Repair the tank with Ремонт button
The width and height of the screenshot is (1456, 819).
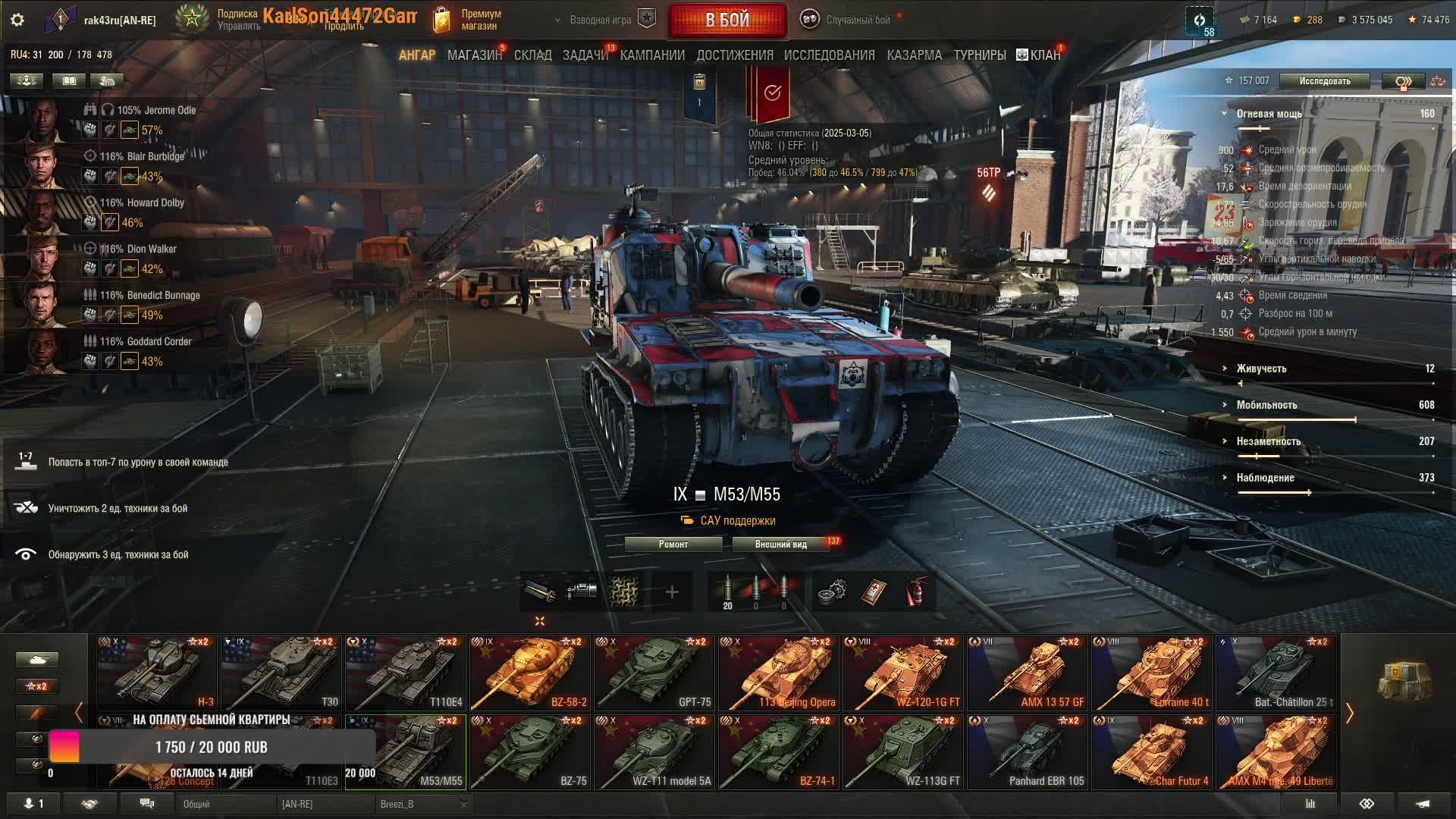tap(673, 544)
